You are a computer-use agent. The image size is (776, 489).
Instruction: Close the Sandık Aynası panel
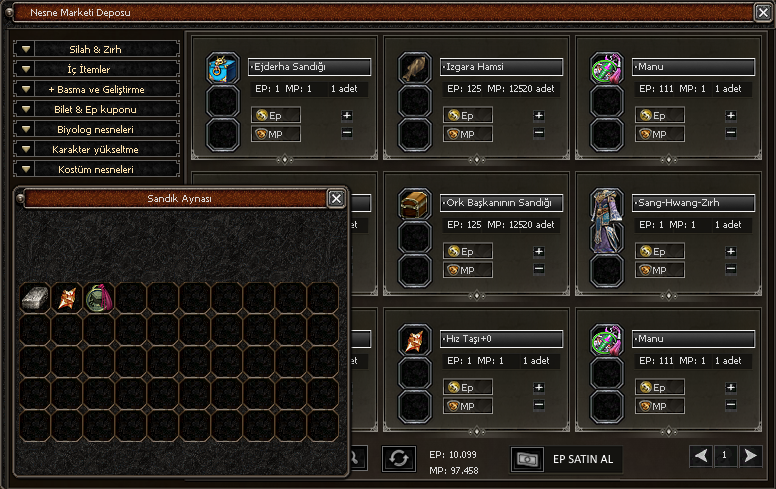[336, 198]
